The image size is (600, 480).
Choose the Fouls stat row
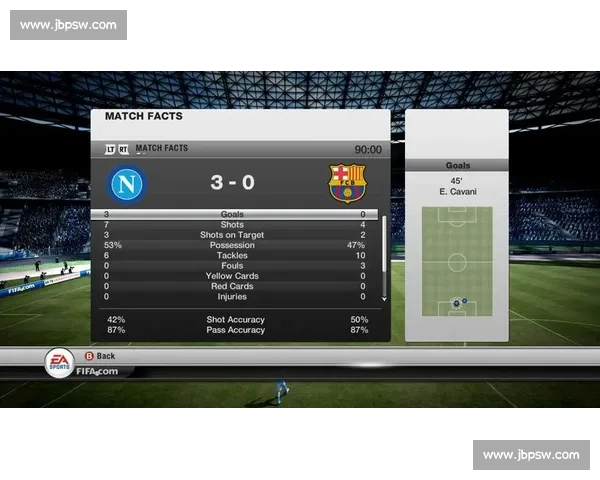pos(232,266)
